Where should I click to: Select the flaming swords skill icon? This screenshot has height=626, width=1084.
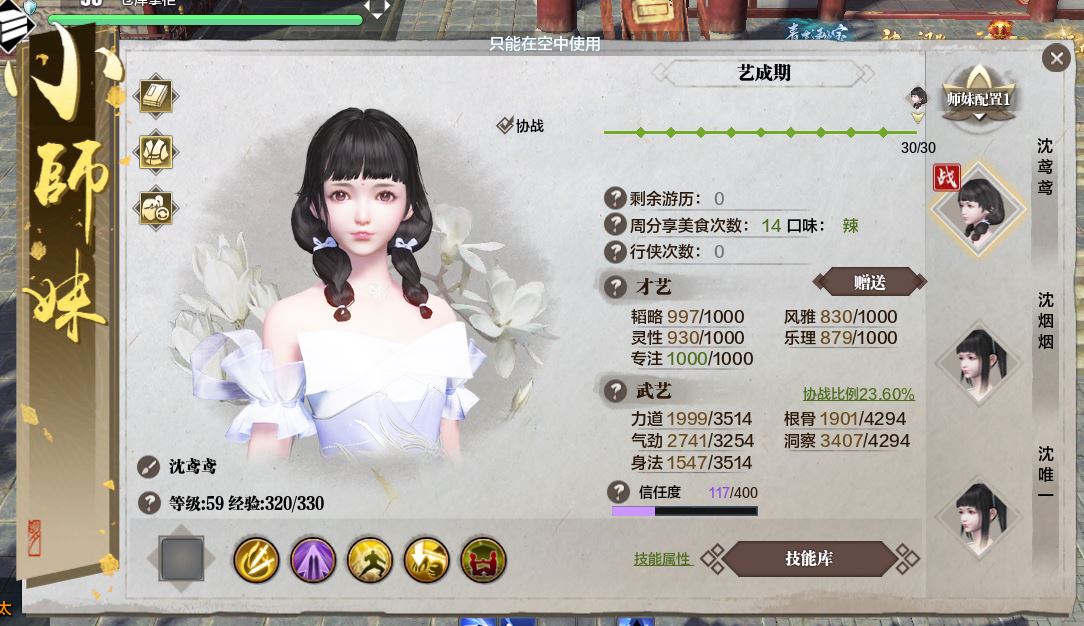(256, 559)
